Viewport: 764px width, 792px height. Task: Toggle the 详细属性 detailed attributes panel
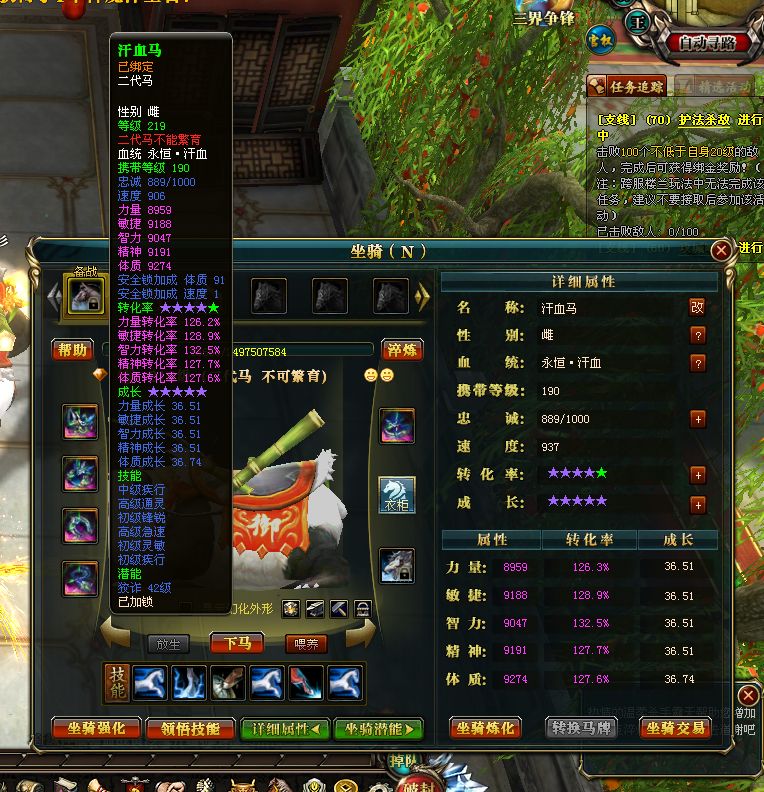[x=285, y=729]
